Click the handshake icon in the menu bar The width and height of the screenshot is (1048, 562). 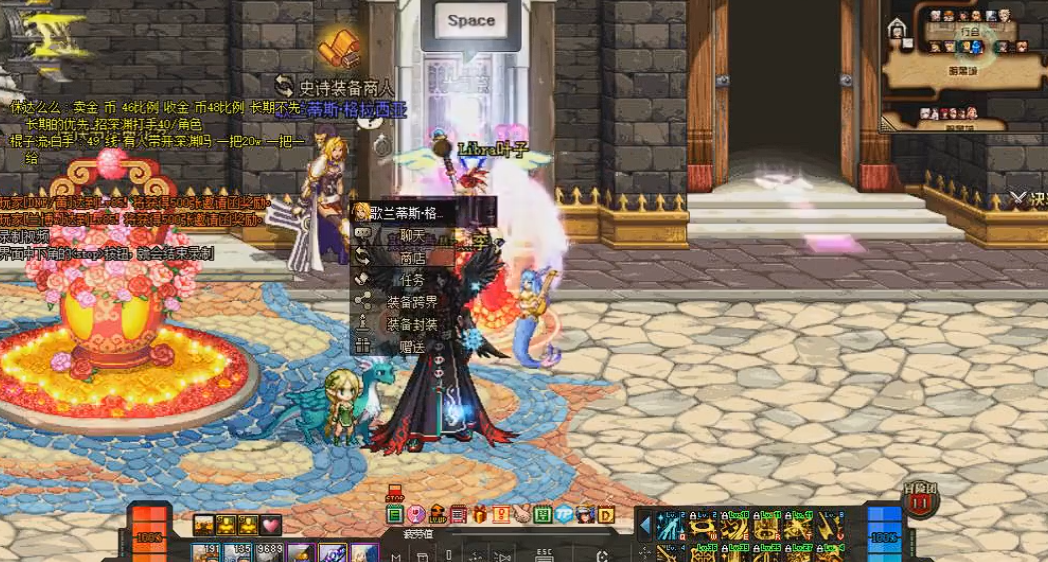(x=521, y=515)
